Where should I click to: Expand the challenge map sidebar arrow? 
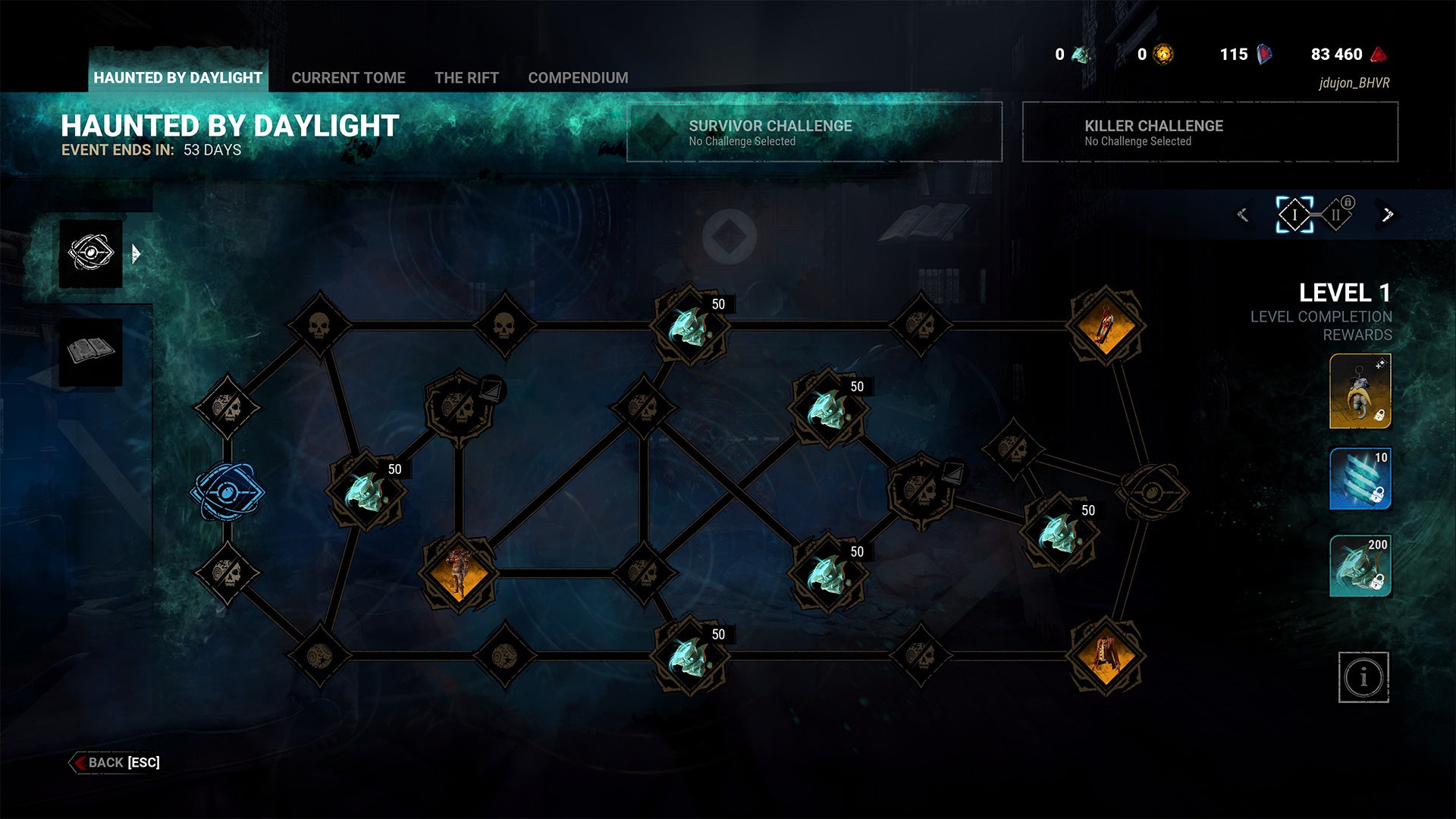point(136,253)
